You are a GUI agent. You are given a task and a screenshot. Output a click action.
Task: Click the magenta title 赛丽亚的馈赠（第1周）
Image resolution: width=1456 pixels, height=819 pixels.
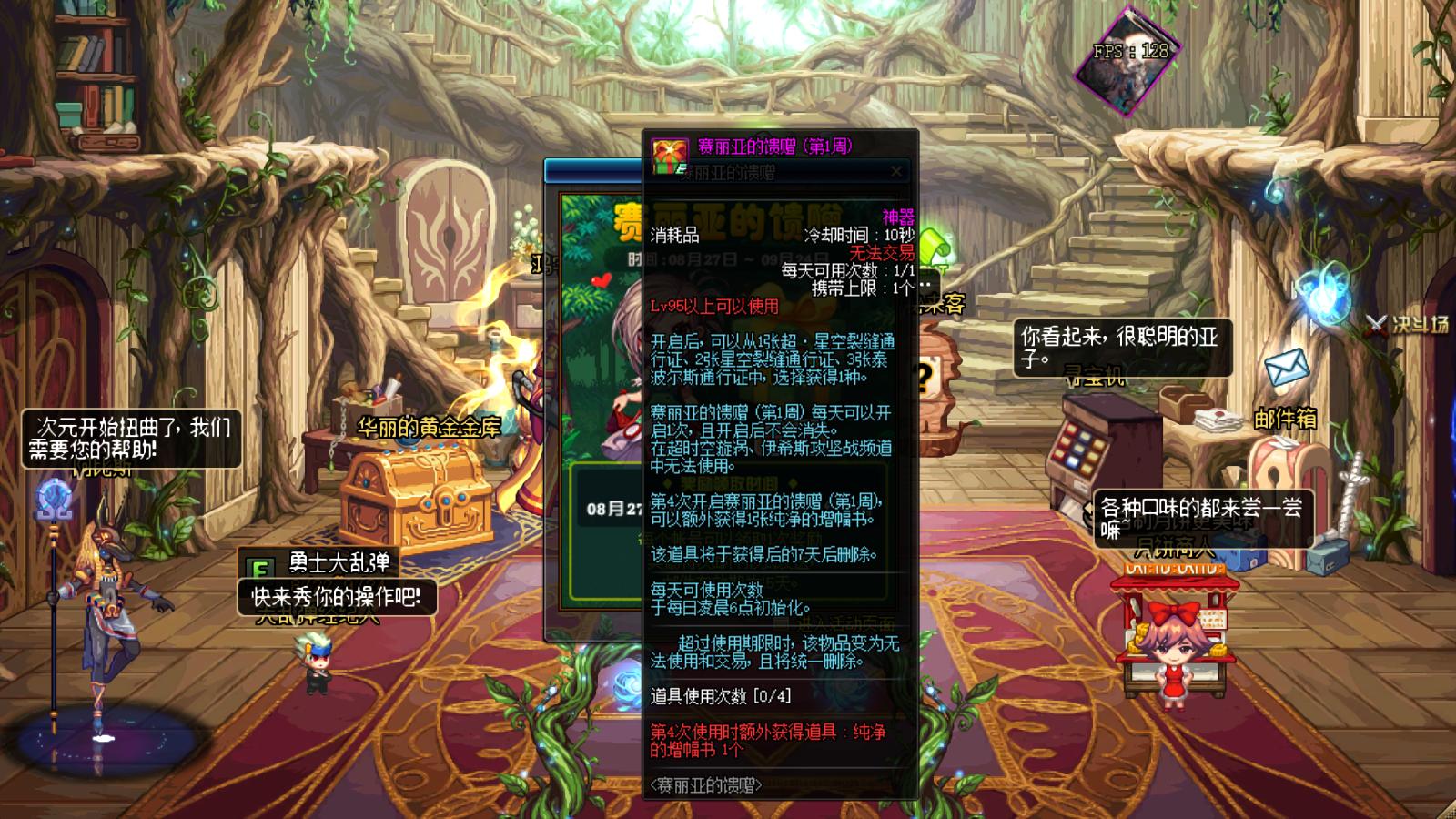pyautogui.click(x=774, y=147)
